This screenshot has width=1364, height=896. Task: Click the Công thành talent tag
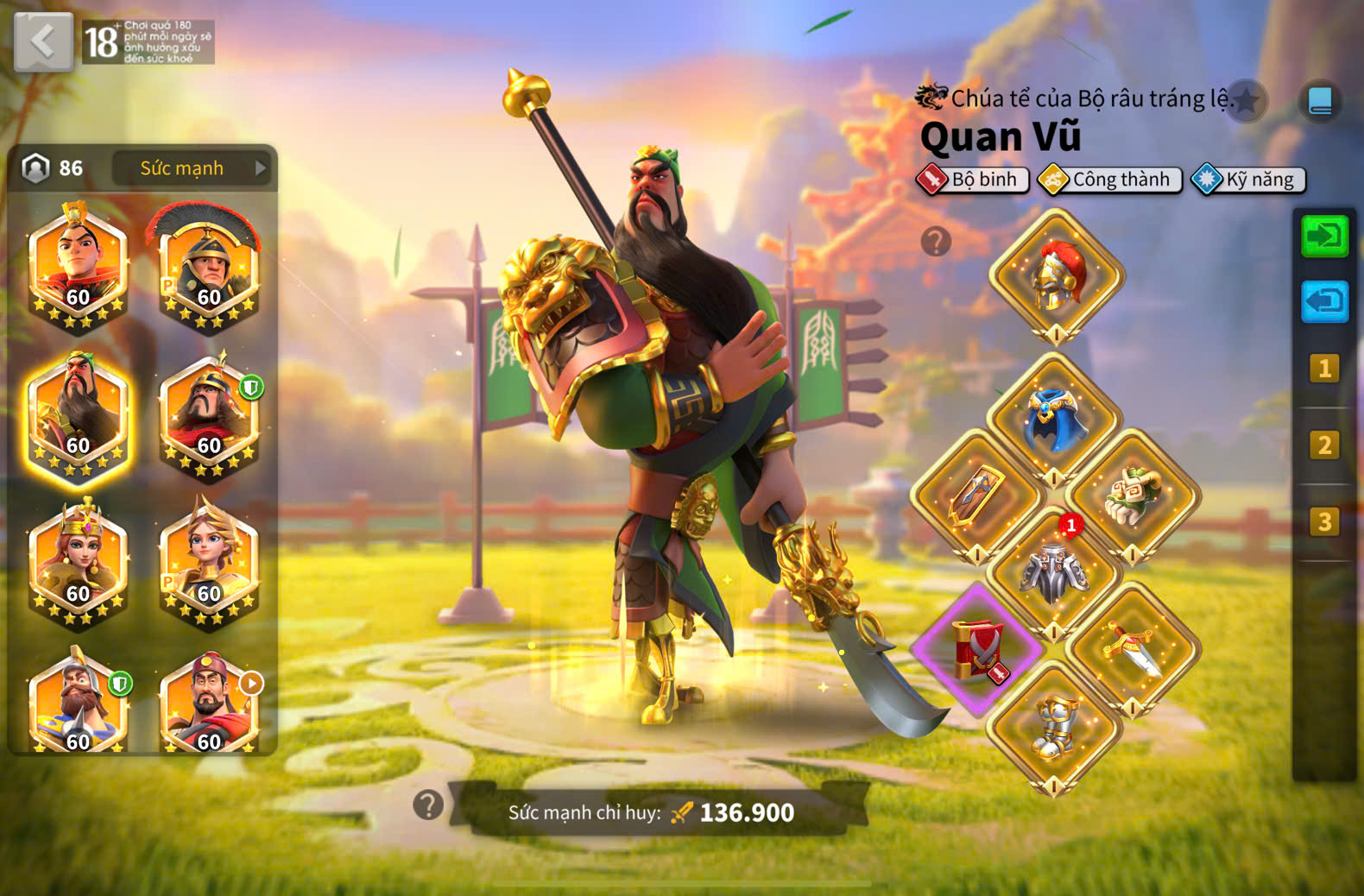click(1110, 180)
